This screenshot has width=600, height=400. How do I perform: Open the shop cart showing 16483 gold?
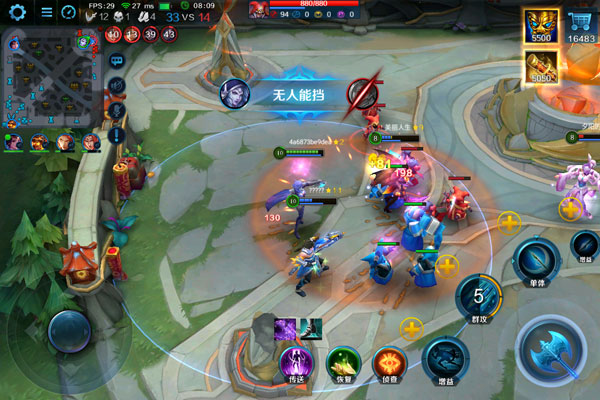[x=578, y=27]
